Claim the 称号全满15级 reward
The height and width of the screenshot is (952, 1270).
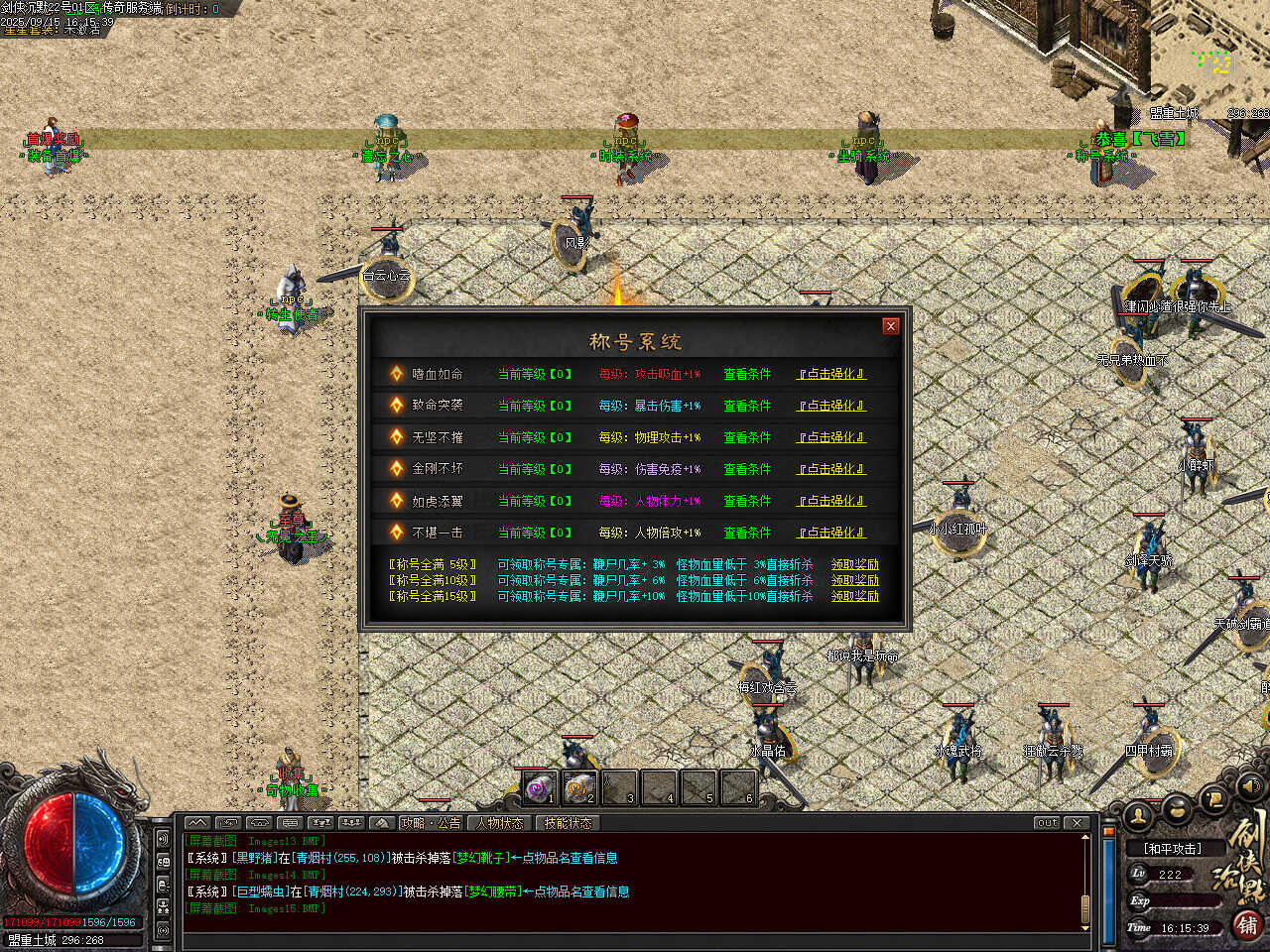pyautogui.click(x=854, y=596)
